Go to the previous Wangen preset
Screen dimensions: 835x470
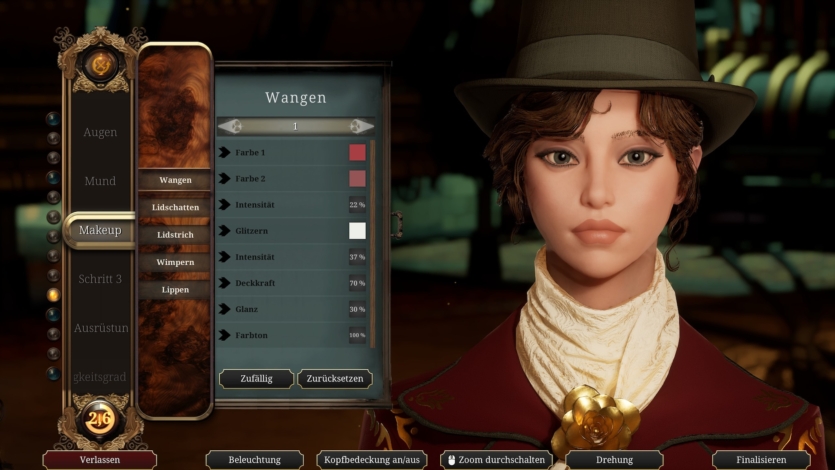(230, 126)
